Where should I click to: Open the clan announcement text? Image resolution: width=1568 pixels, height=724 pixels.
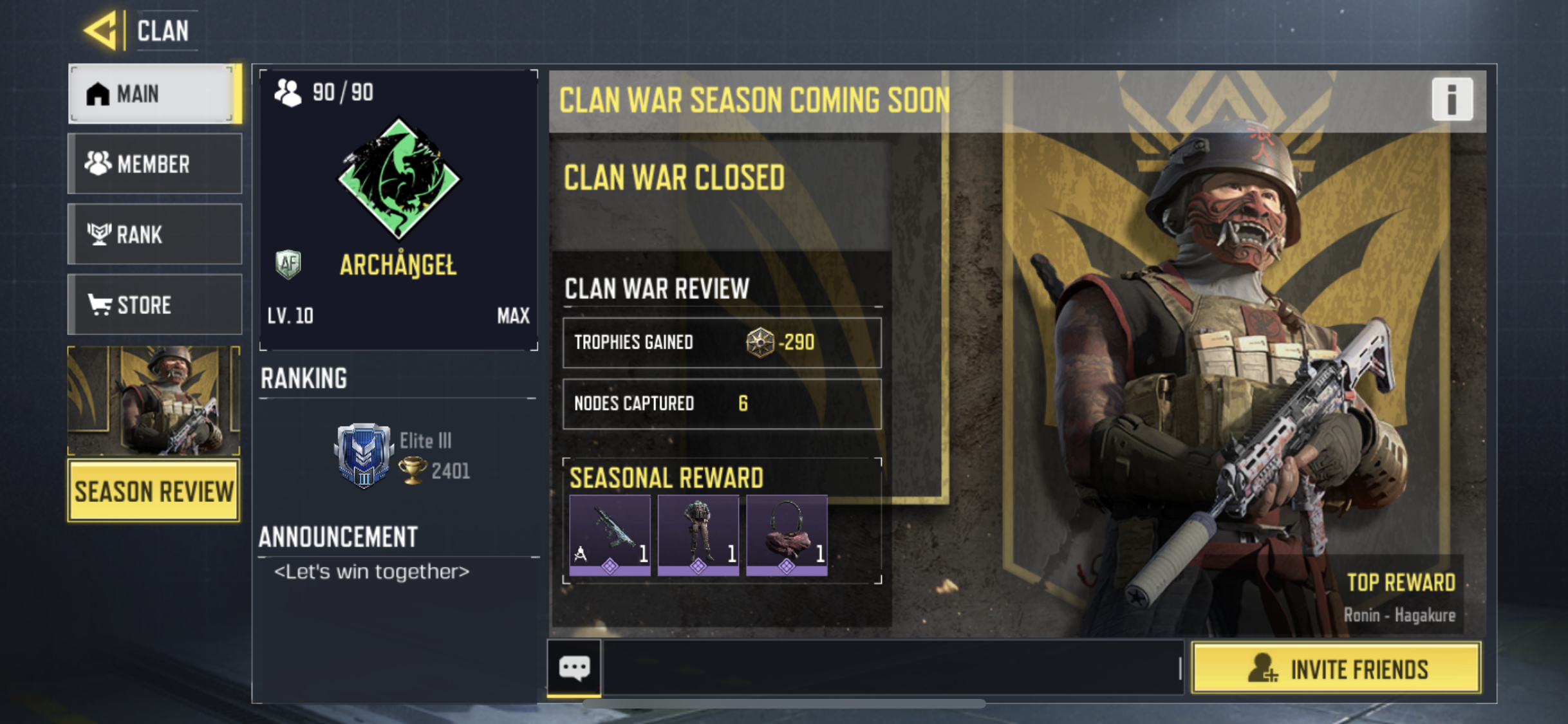tap(372, 571)
